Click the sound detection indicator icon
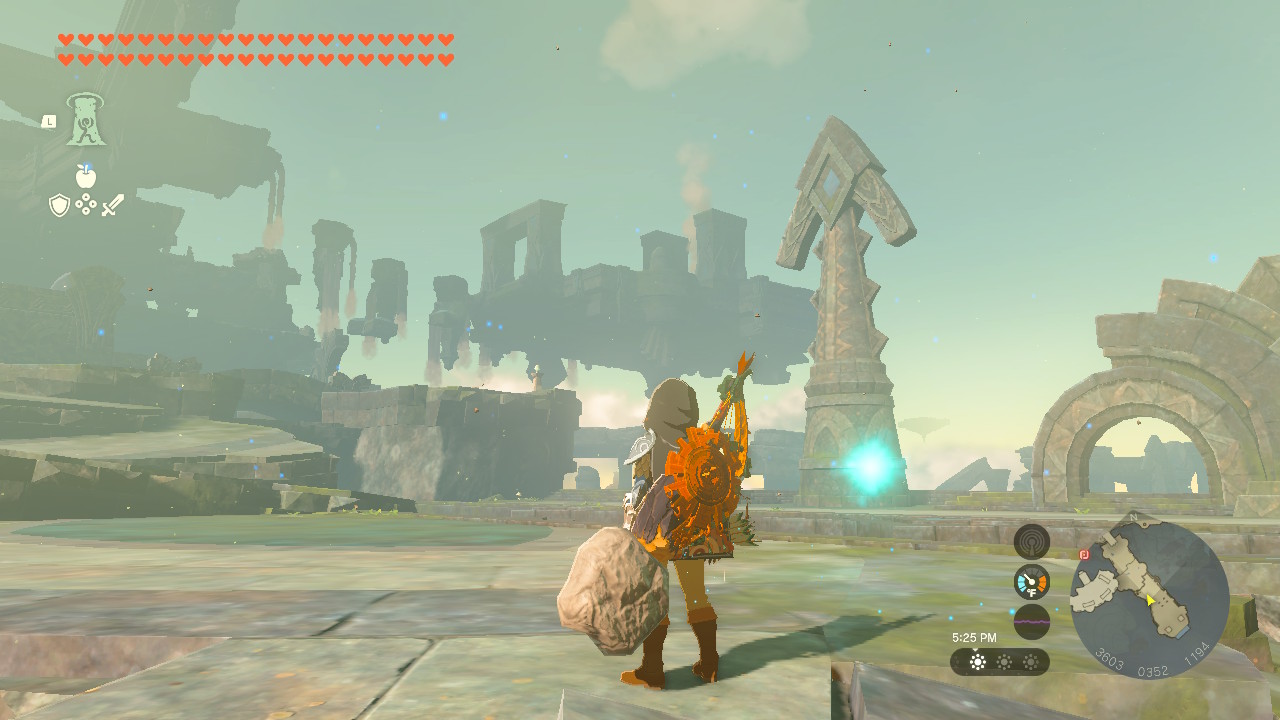Screen dimensions: 1280x720 1031,540
